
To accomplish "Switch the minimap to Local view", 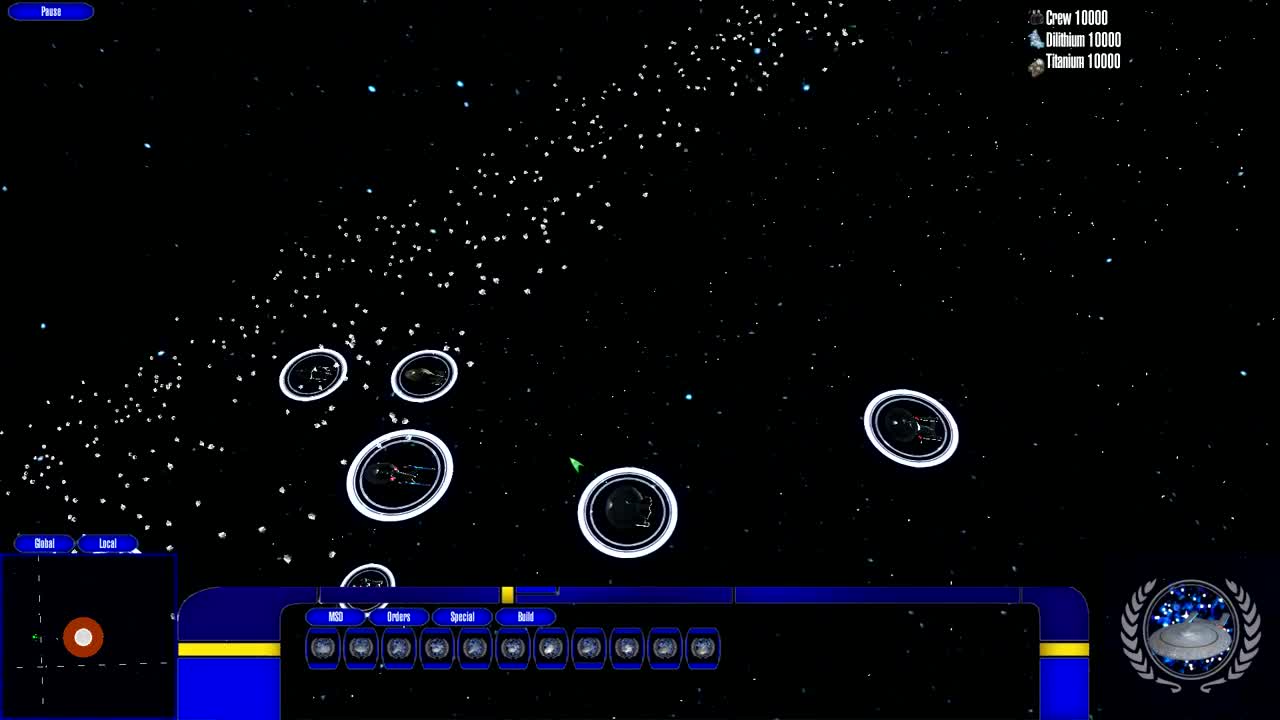I will pyautogui.click(x=107, y=543).
